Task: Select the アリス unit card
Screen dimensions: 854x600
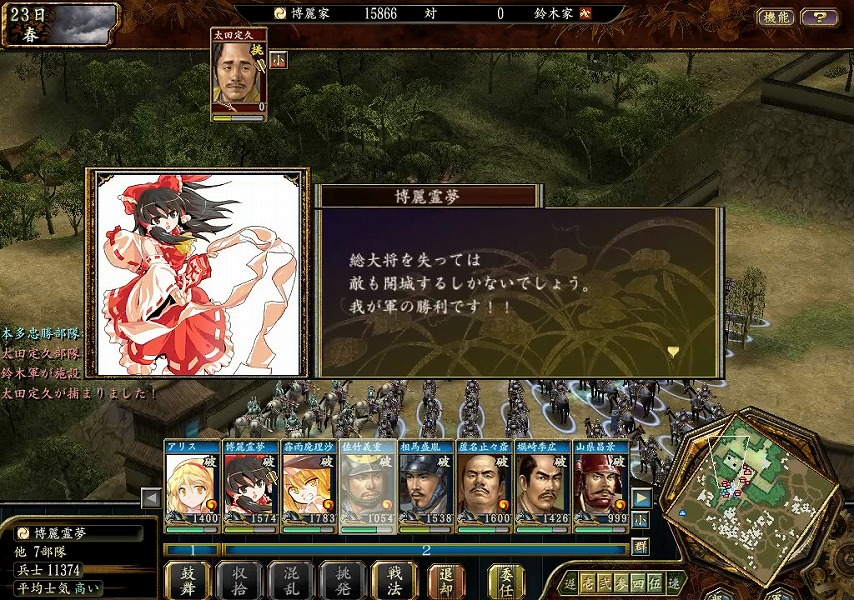Action: click(x=193, y=483)
